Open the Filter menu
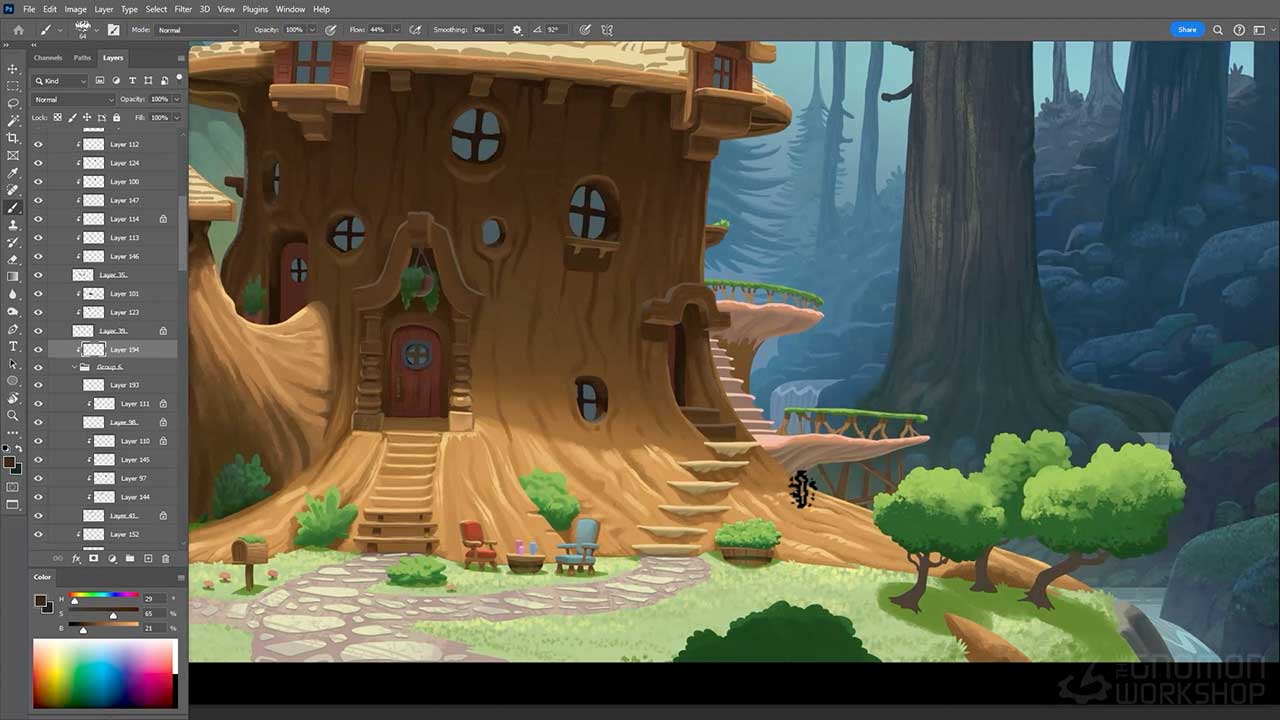Viewport: 1280px width, 720px height. coord(182,9)
